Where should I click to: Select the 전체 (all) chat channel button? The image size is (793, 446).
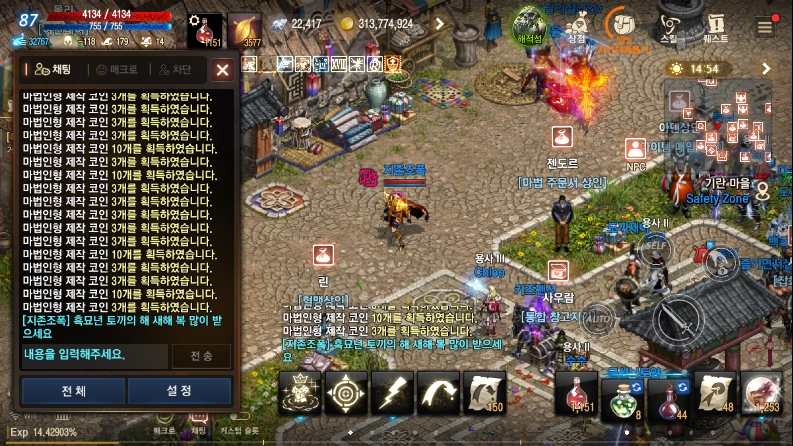pos(73,390)
